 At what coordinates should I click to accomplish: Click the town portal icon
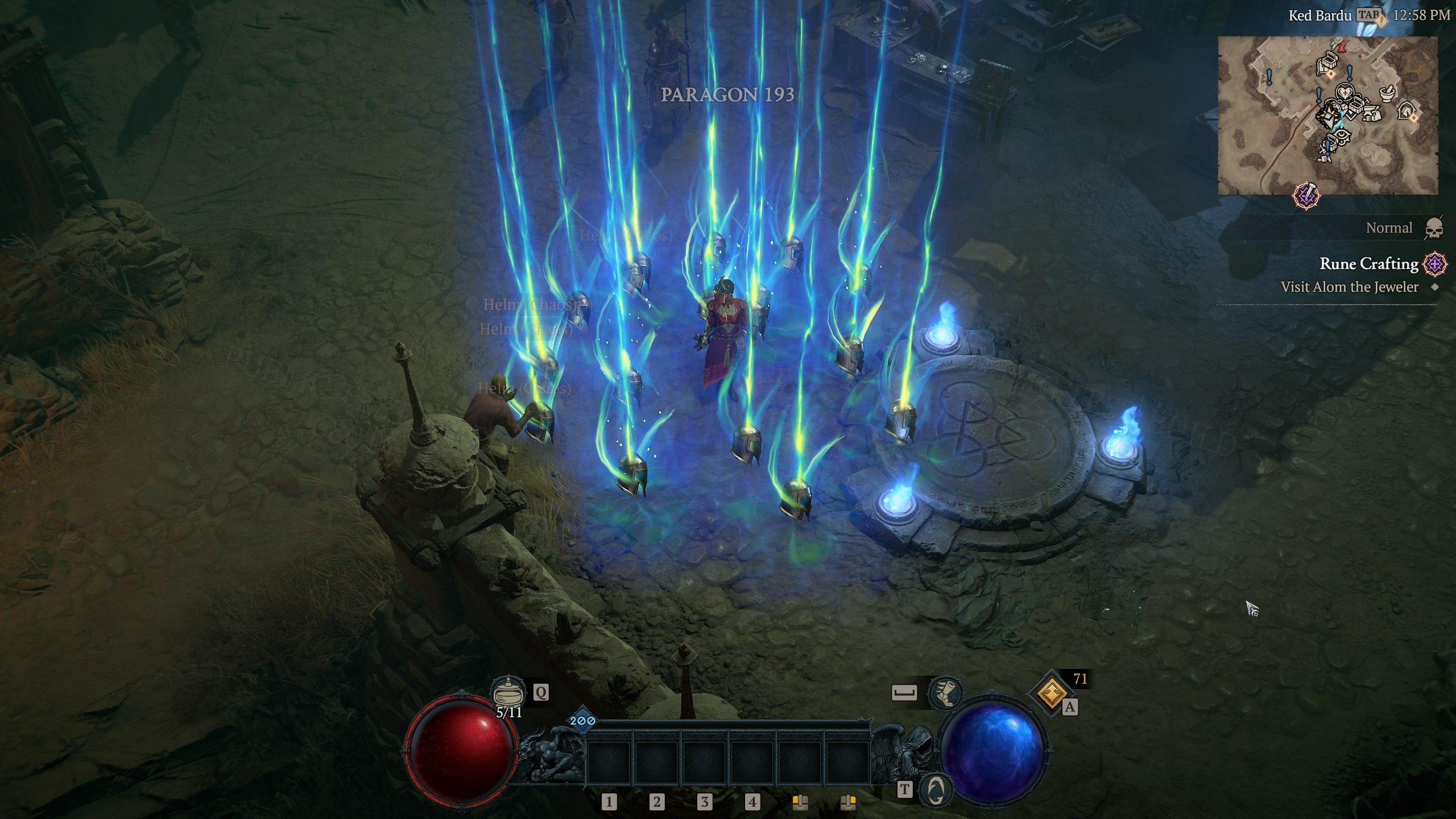(936, 789)
